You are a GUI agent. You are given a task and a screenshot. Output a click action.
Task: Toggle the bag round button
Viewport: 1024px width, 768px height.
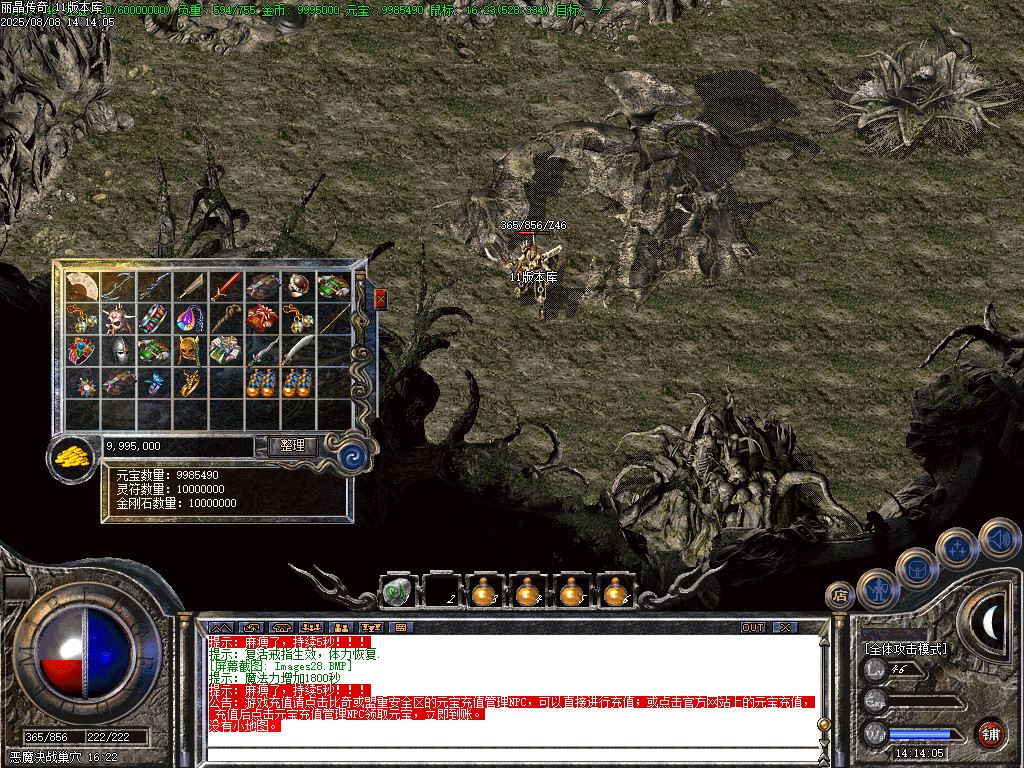tap(917, 569)
